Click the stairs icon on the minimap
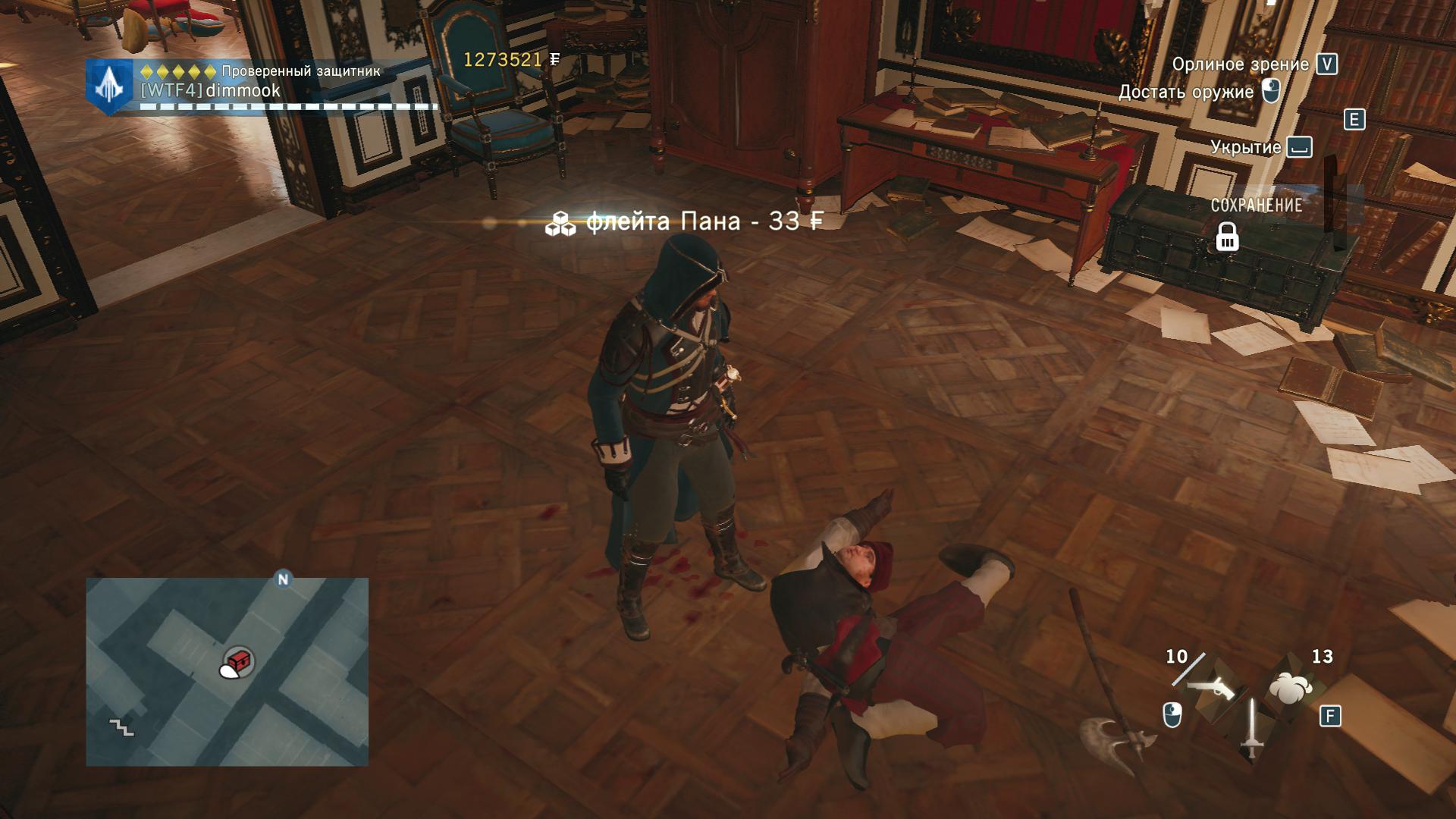The image size is (1456, 819). pyautogui.click(x=121, y=727)
